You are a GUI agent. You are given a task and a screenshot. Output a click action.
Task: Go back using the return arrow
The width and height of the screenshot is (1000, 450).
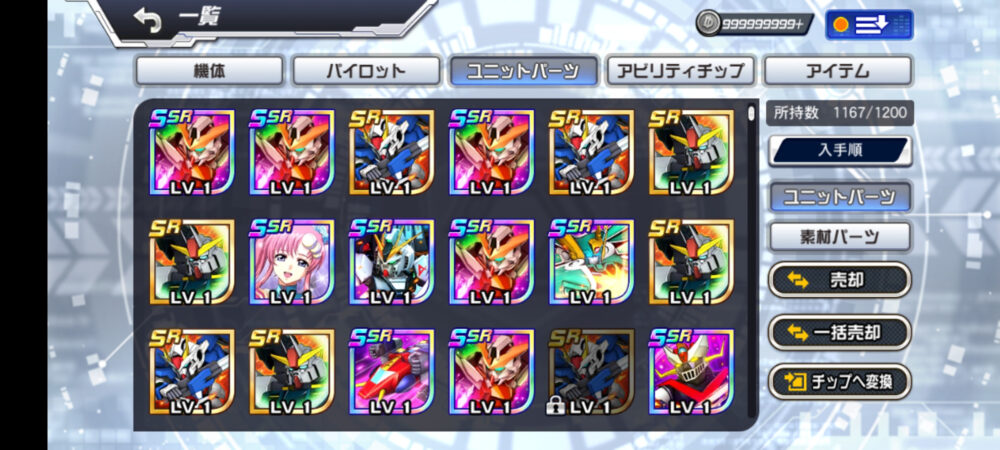[x=147, y=21]
